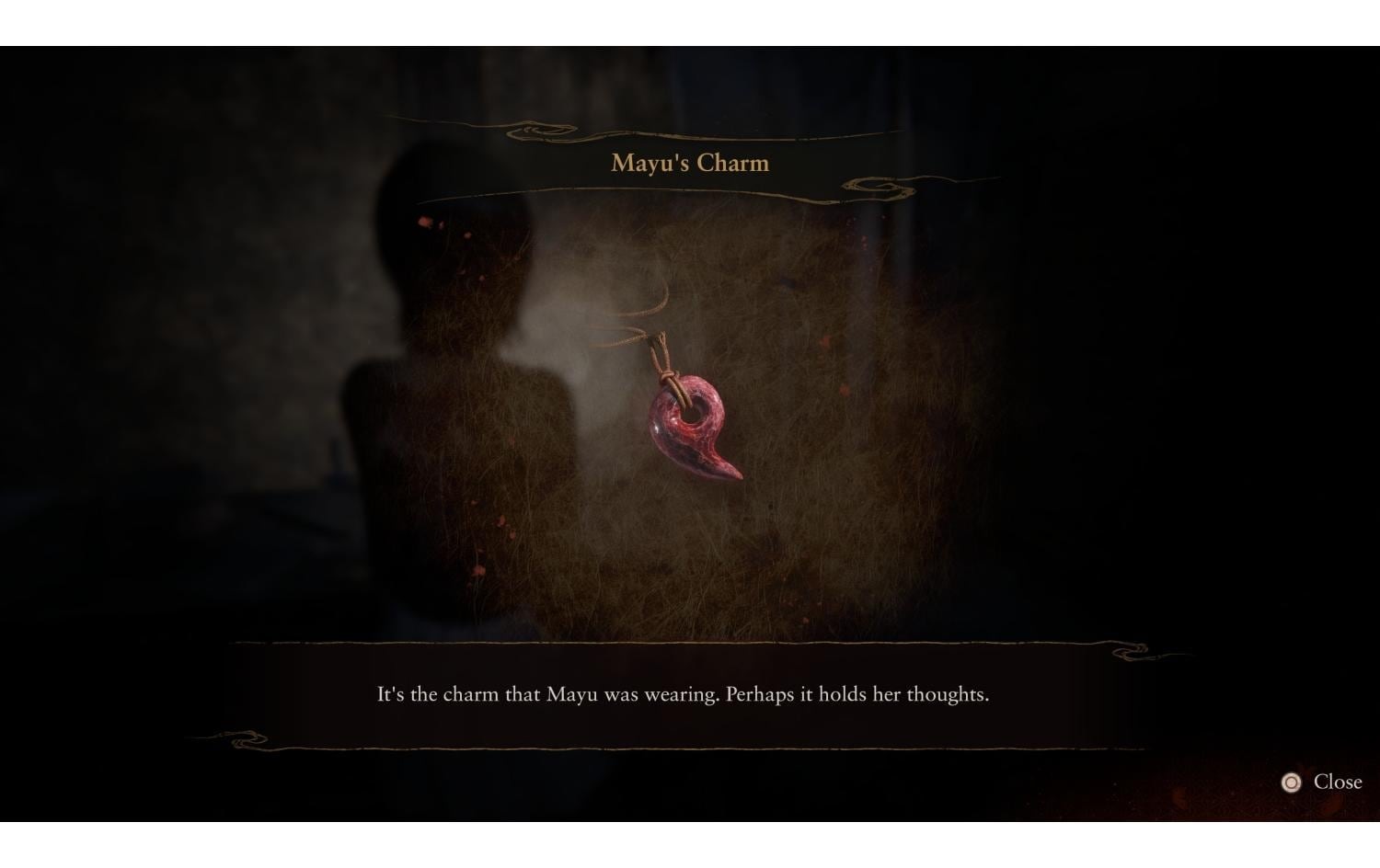
Task: Click the circle button prompt icon
Action: (1292, 782)
